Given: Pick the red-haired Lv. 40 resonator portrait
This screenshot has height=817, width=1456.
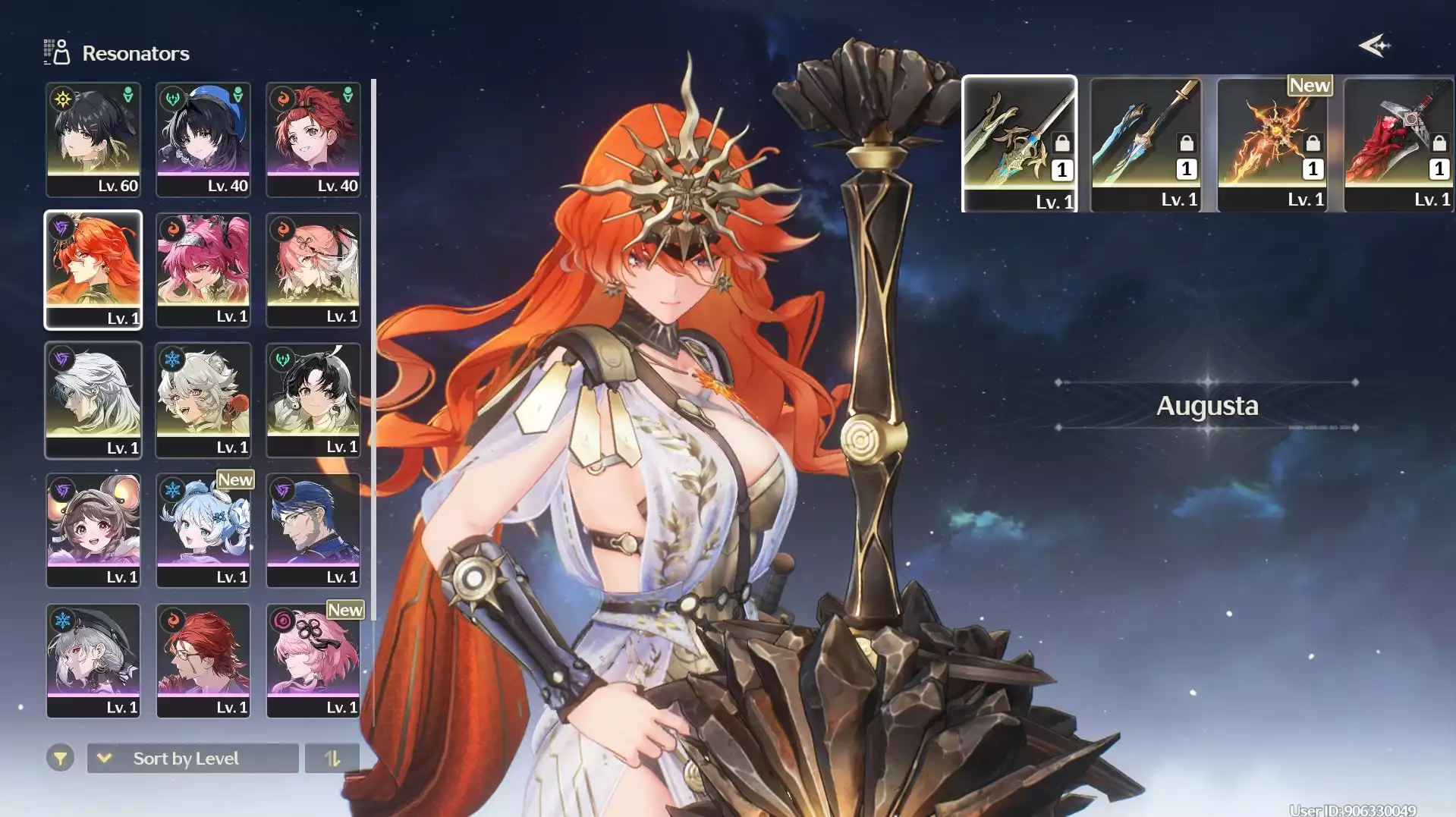Looking at the screenshot, I should 313,140.
